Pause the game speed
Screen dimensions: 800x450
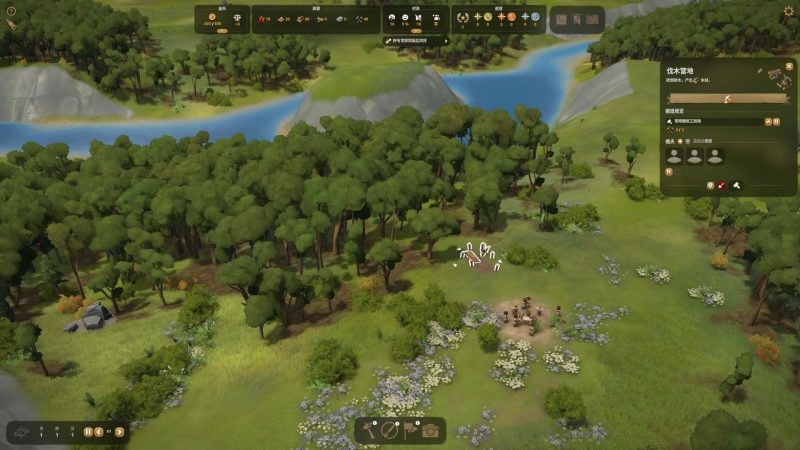(x=88, y=432)
